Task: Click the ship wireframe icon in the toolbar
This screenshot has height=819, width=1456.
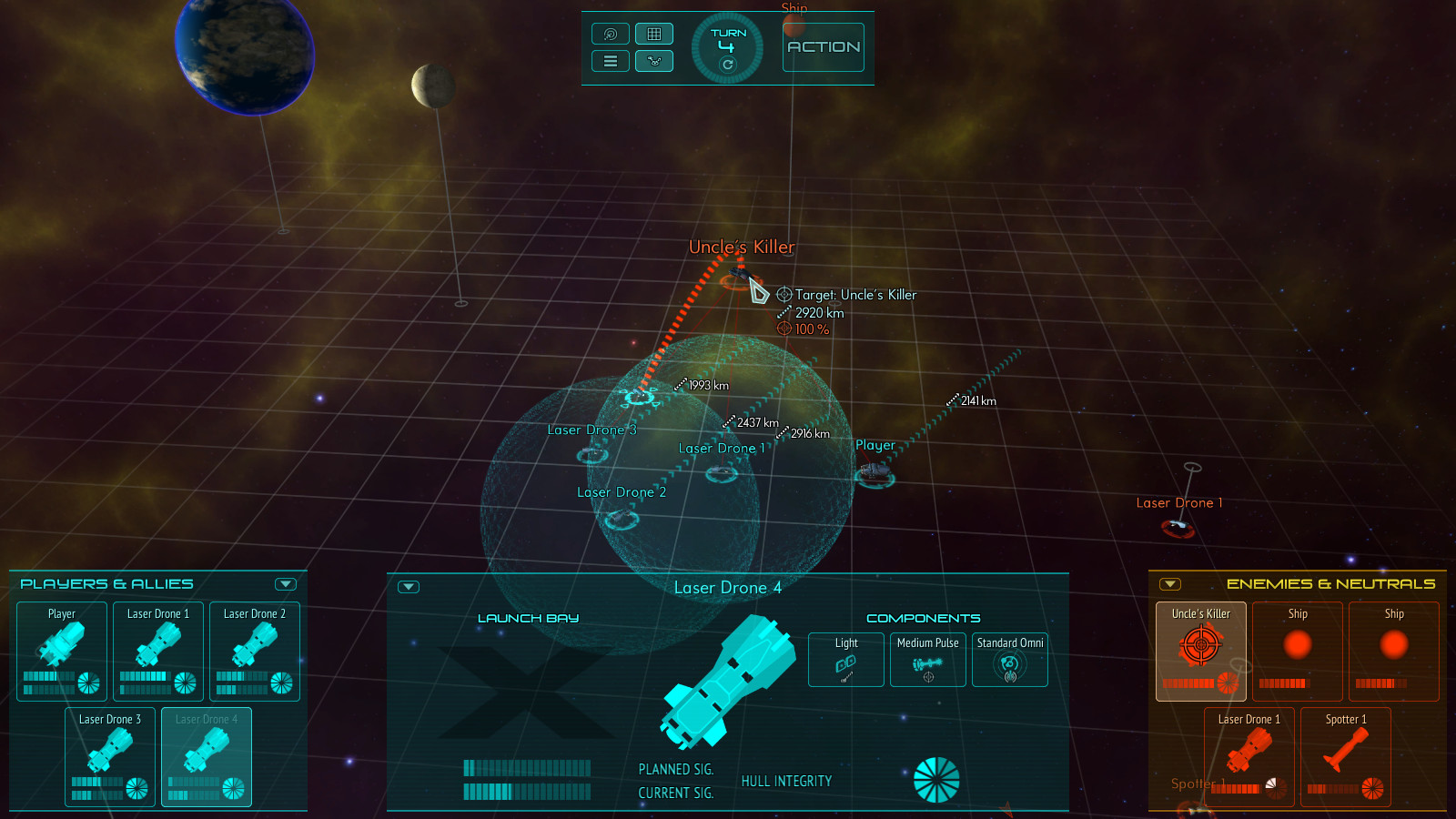Action: 654,61
